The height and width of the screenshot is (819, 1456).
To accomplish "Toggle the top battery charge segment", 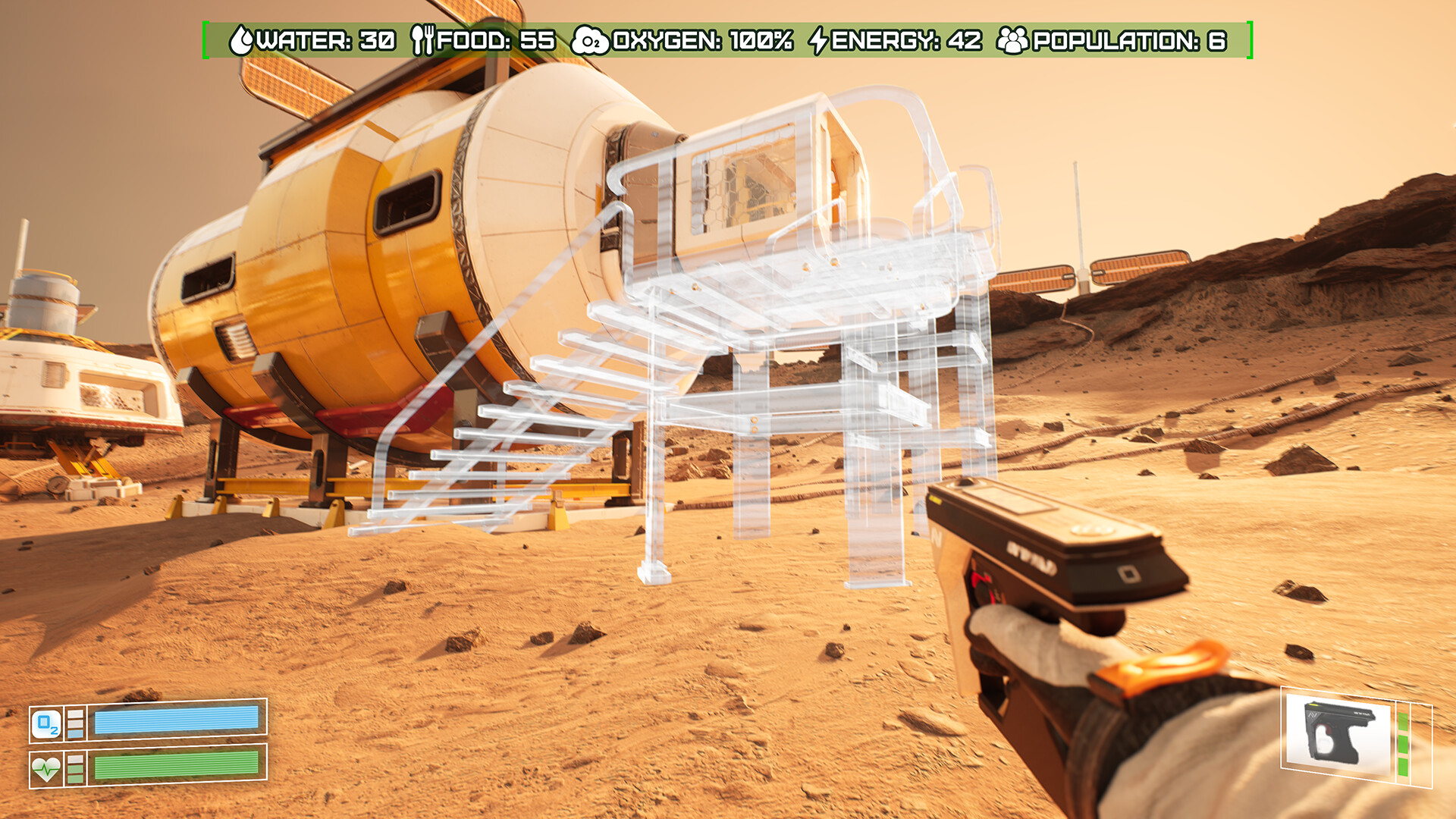I will click(1403, 723).
